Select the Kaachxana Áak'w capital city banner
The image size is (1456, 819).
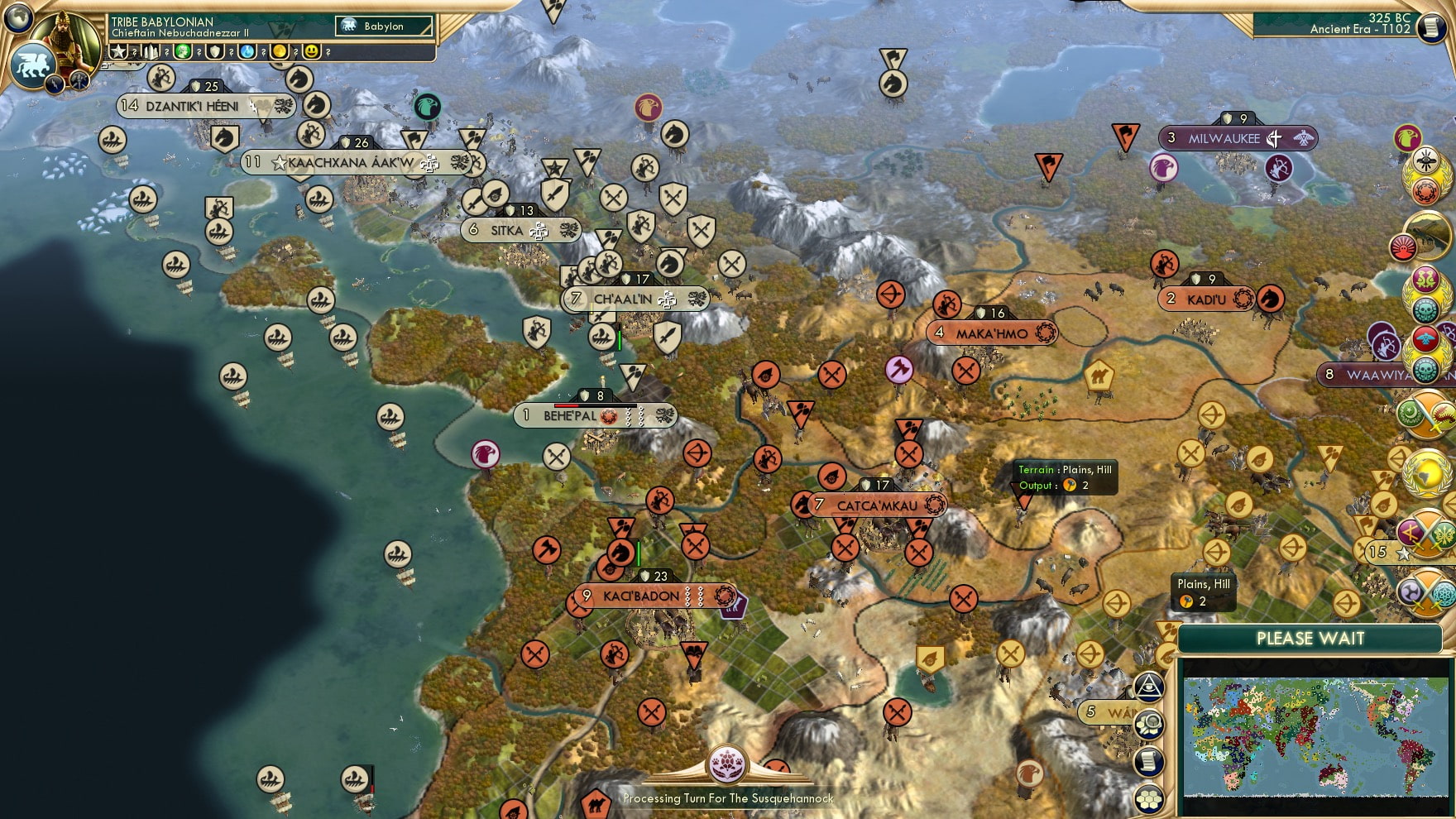[352, 163]
